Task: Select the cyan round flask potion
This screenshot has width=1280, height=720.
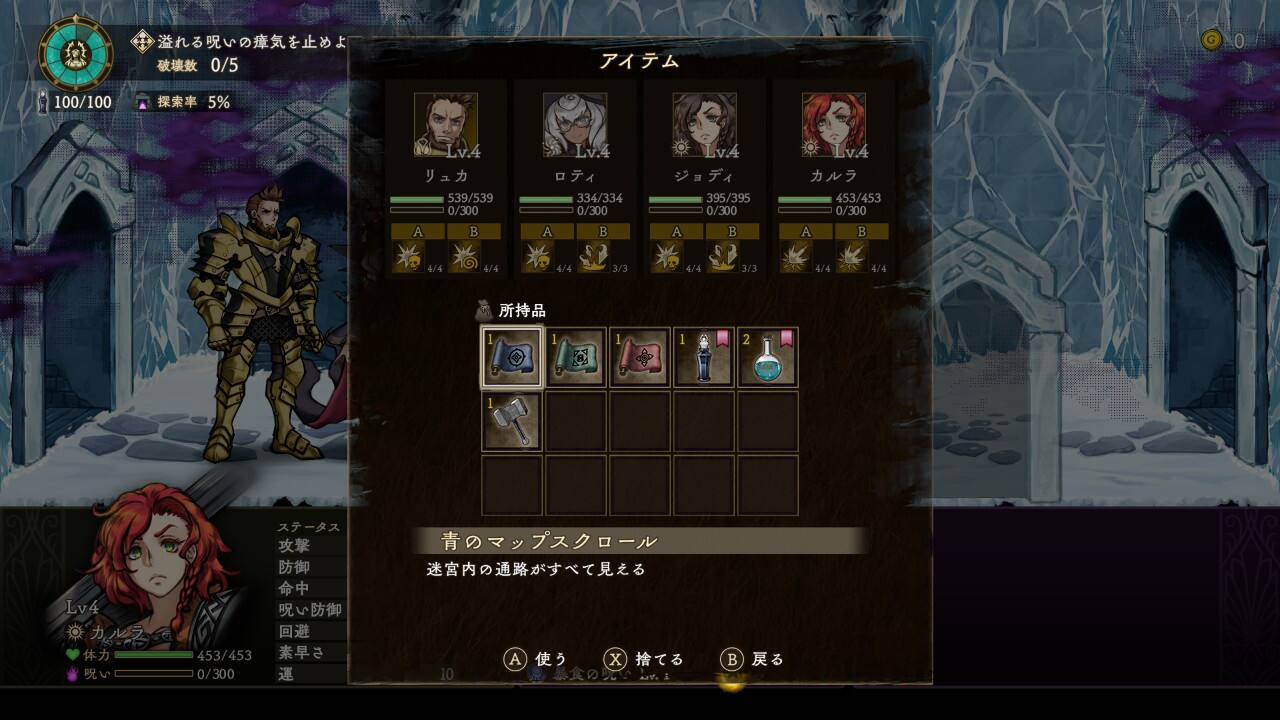Action: [x=768, y=357]
